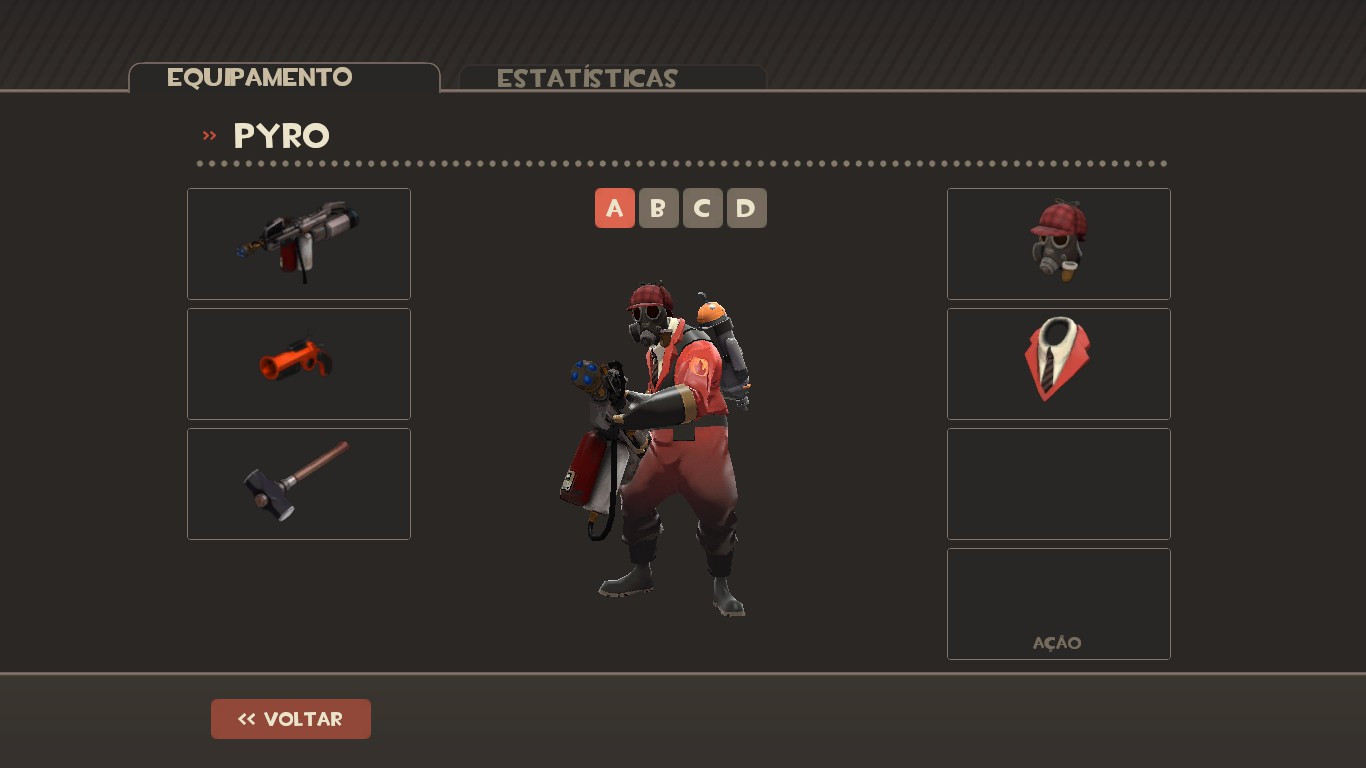Select the AÇÃO item slot
This screenshot has height=768, width=1366.
coord(1058,603)
